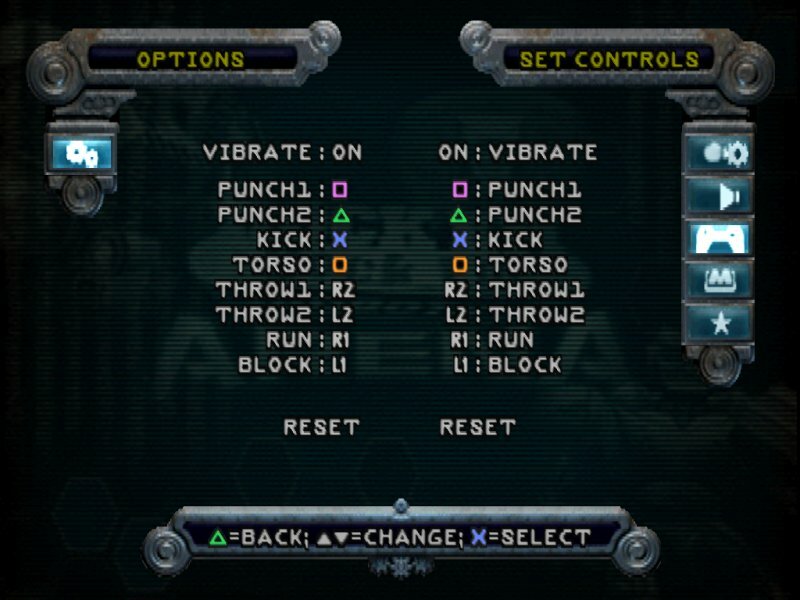
Task: Choose the 'L2 : THROW2' binding row
Action: pyautogui.click(x=517, y=315)
